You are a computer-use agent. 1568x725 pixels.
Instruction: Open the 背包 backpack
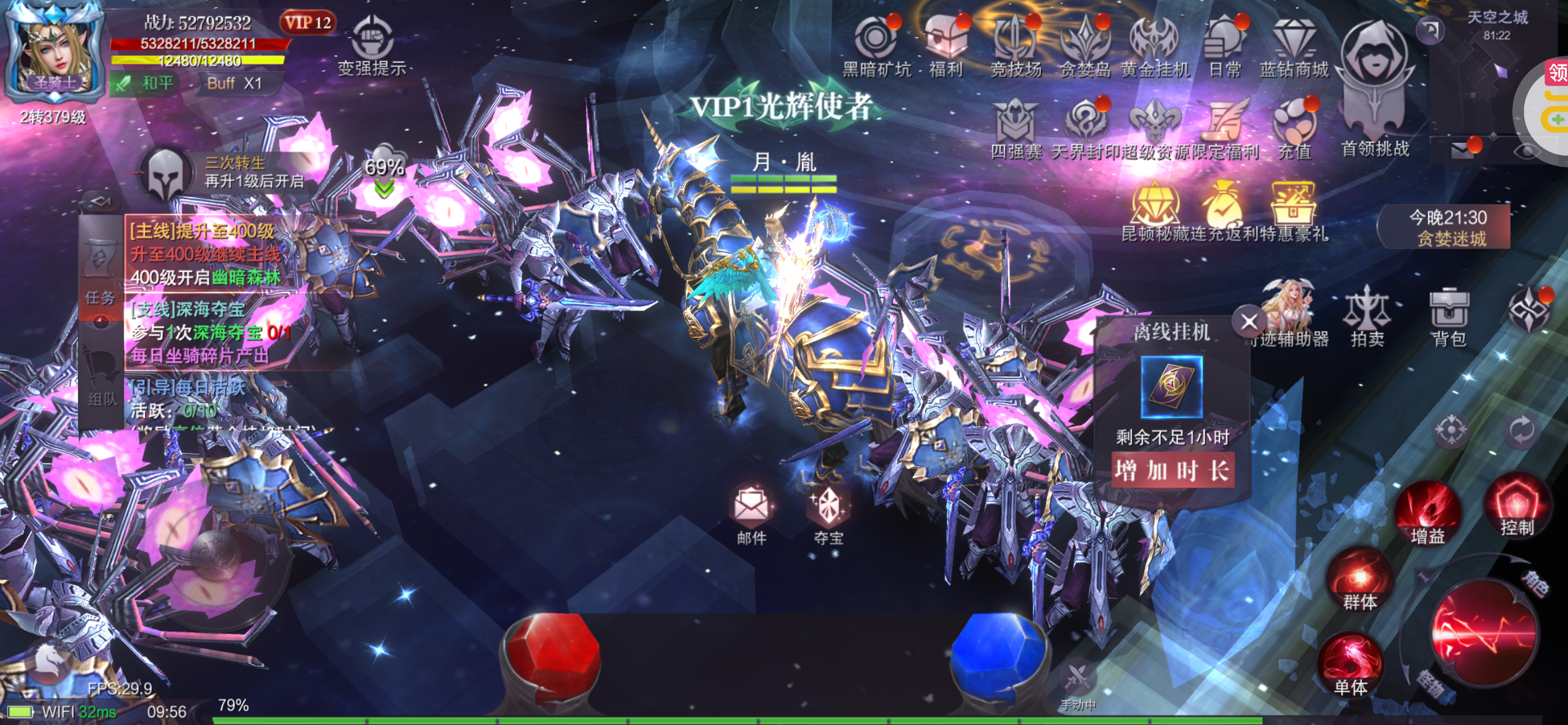coord(1448,316)
